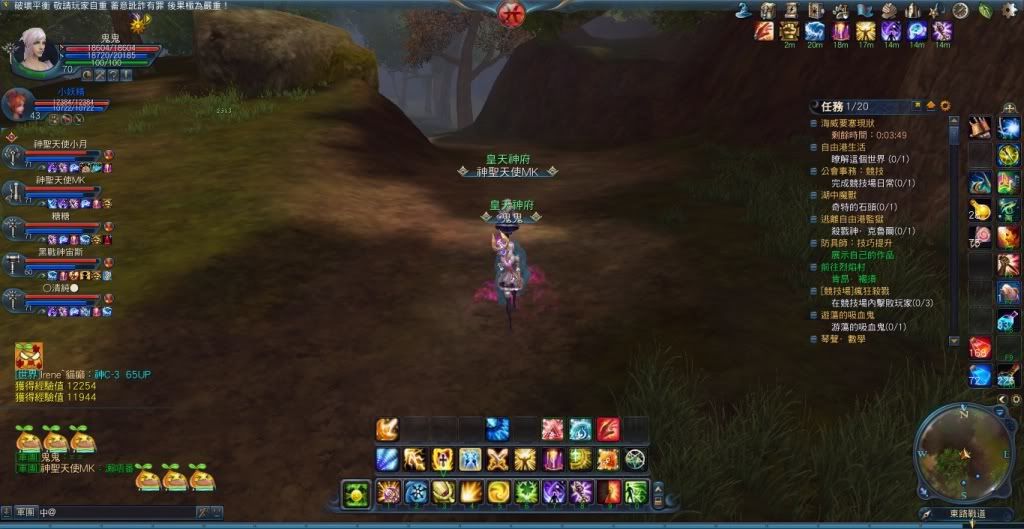The height and width of the screenshot is (529, 1024).
Task: Use the crossed swords skill icon
Action: click(497, 460)
